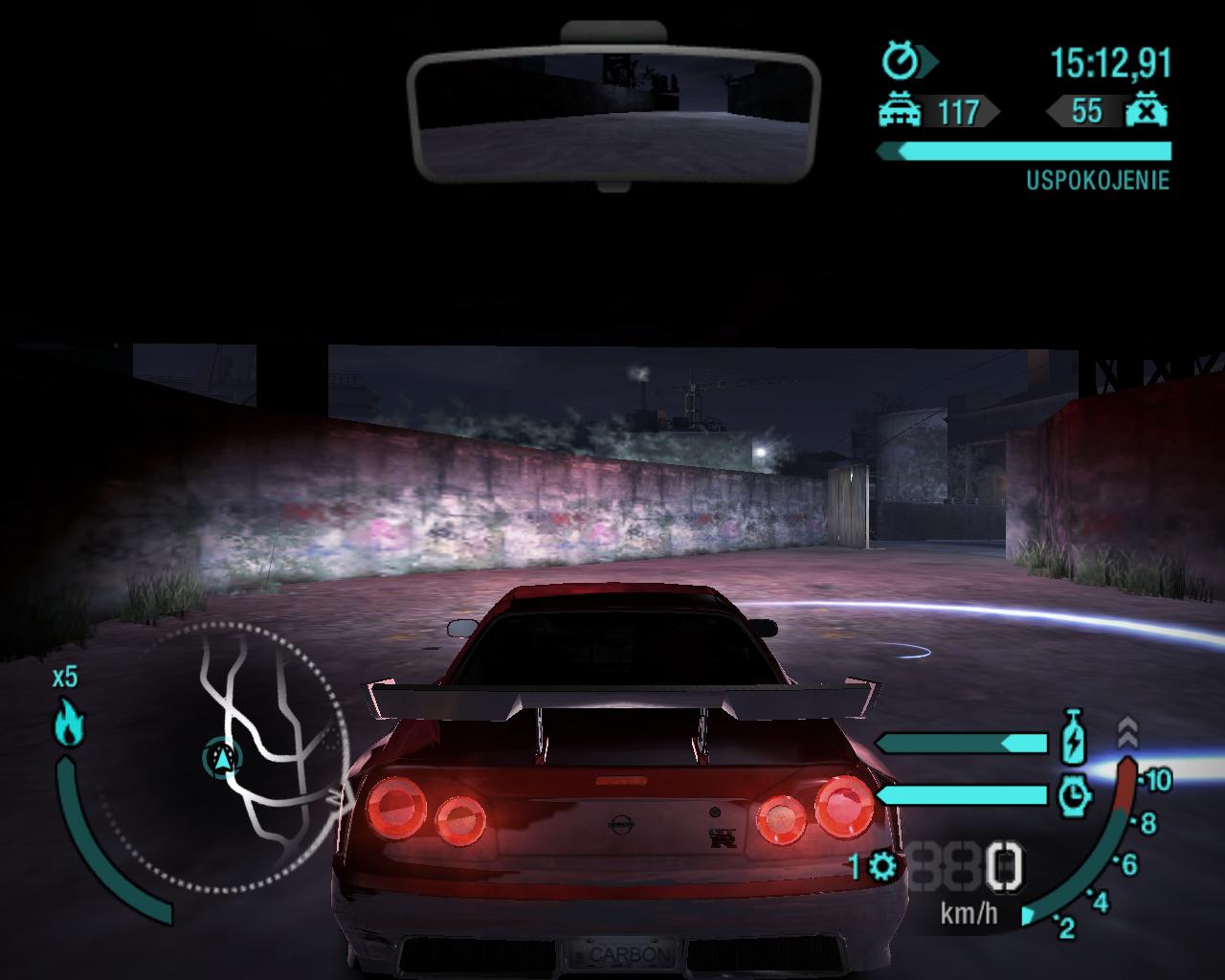Activate the speedbreaker stopwatch icon

pyautogui.click(x=1075, y=794)
